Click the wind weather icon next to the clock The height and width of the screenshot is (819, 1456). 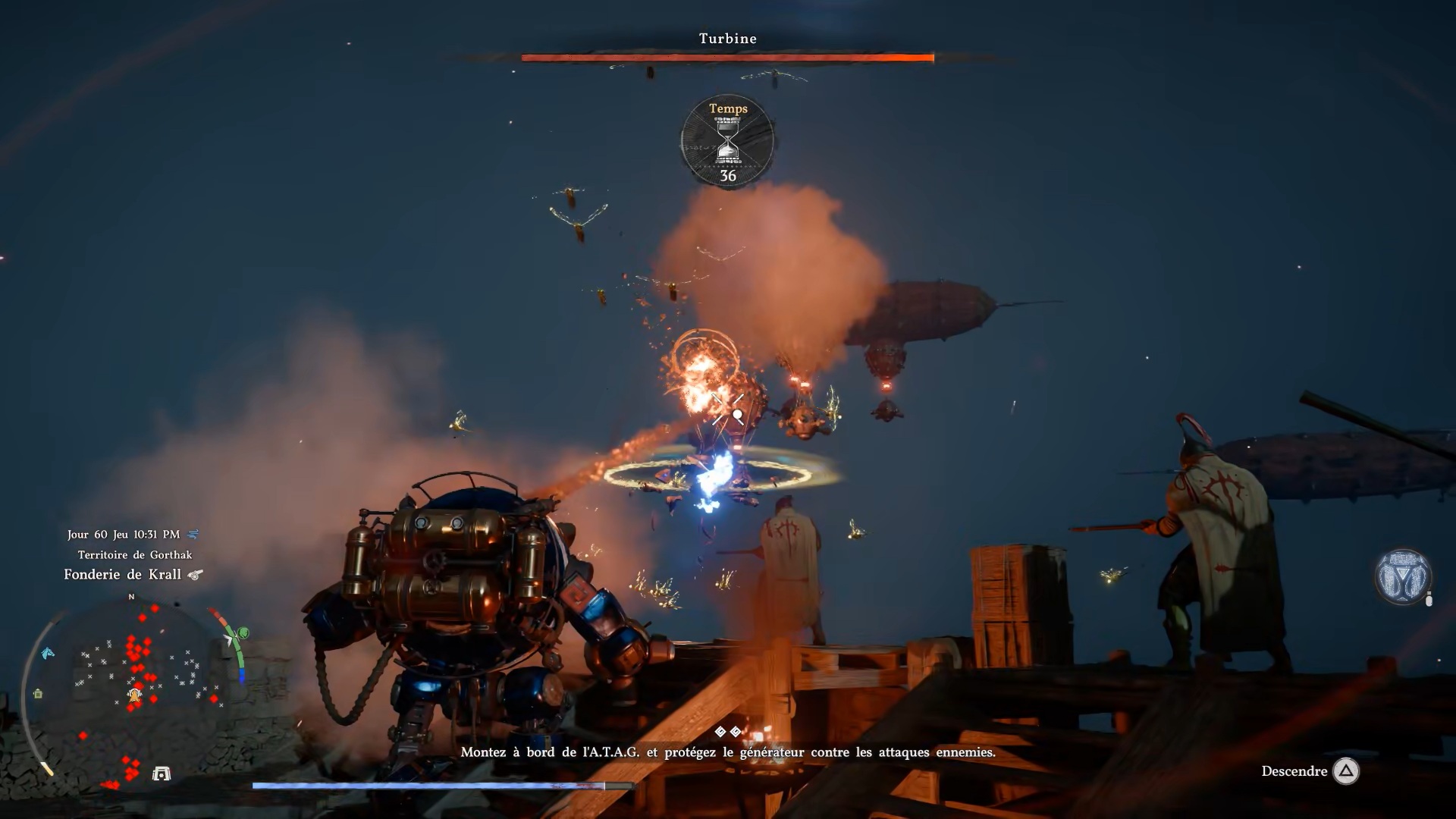[193, 535]
